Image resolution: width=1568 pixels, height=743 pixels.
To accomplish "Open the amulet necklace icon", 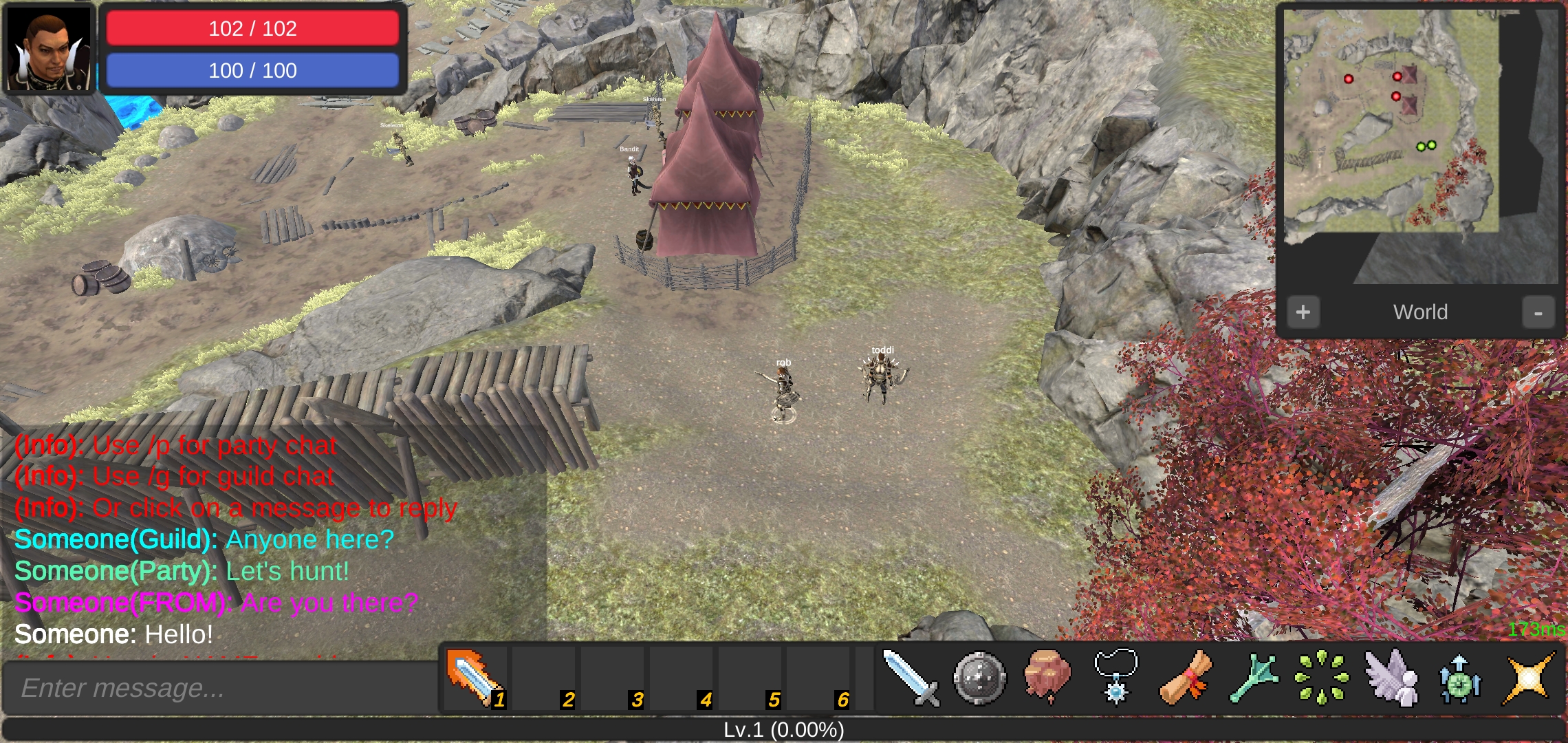I will pos(1115,678).
